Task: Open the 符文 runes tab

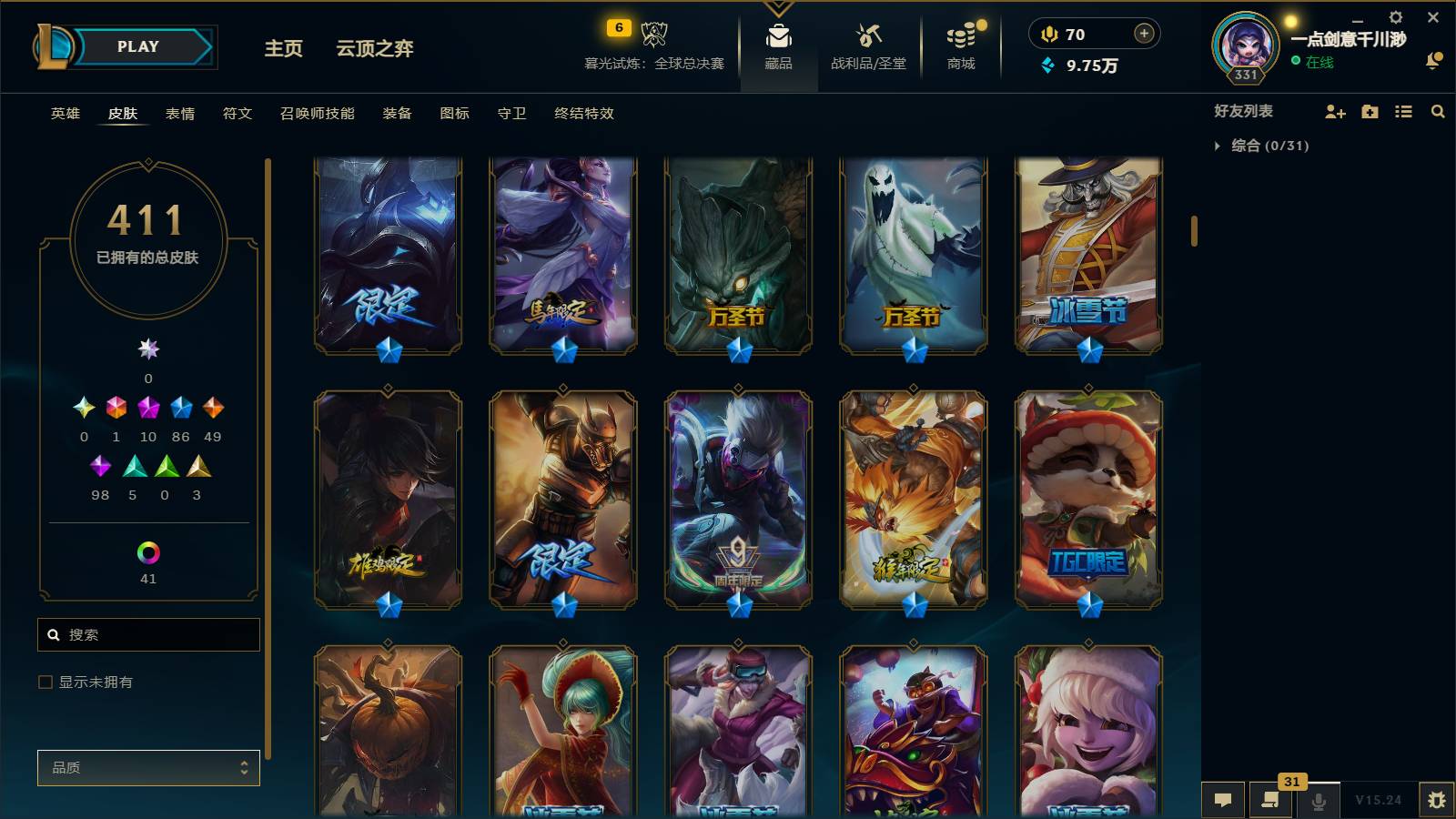Action: pyautogui.click(x=236, y=114)
